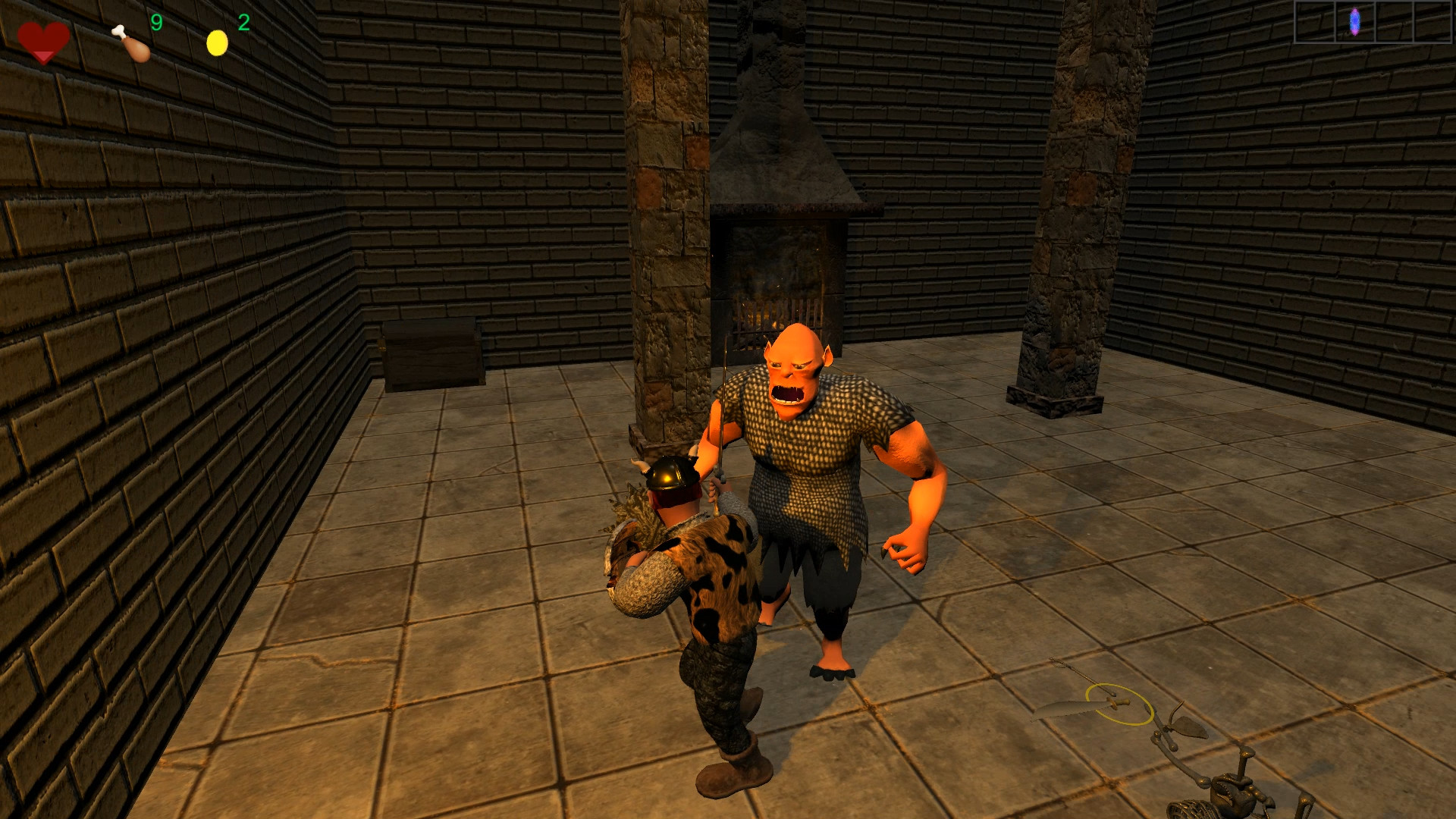Click the trowel-shaped item beside the skeleton
This screenshot has width=1456, height=819.
click(x=1187, y=728)
